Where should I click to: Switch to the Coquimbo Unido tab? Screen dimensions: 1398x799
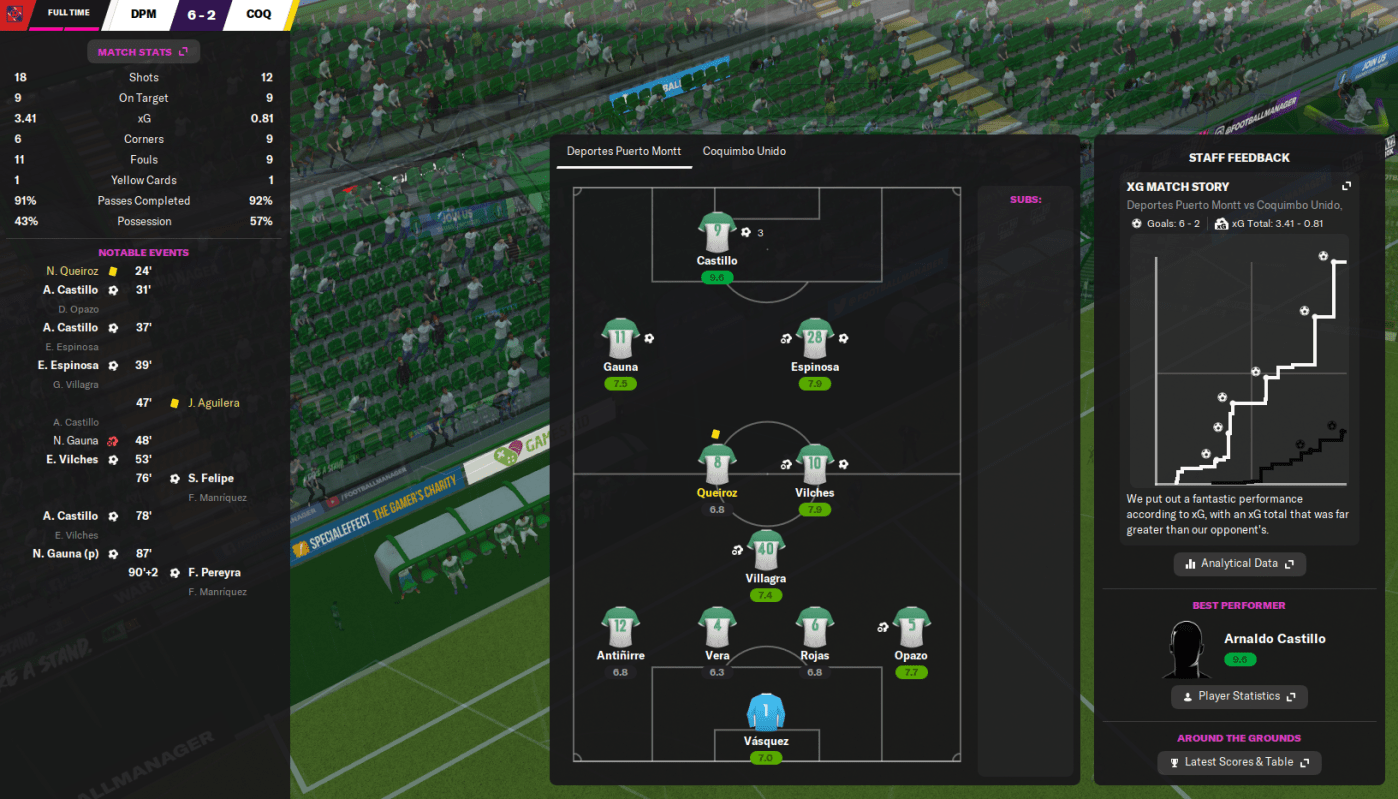[x=744, y=152]
